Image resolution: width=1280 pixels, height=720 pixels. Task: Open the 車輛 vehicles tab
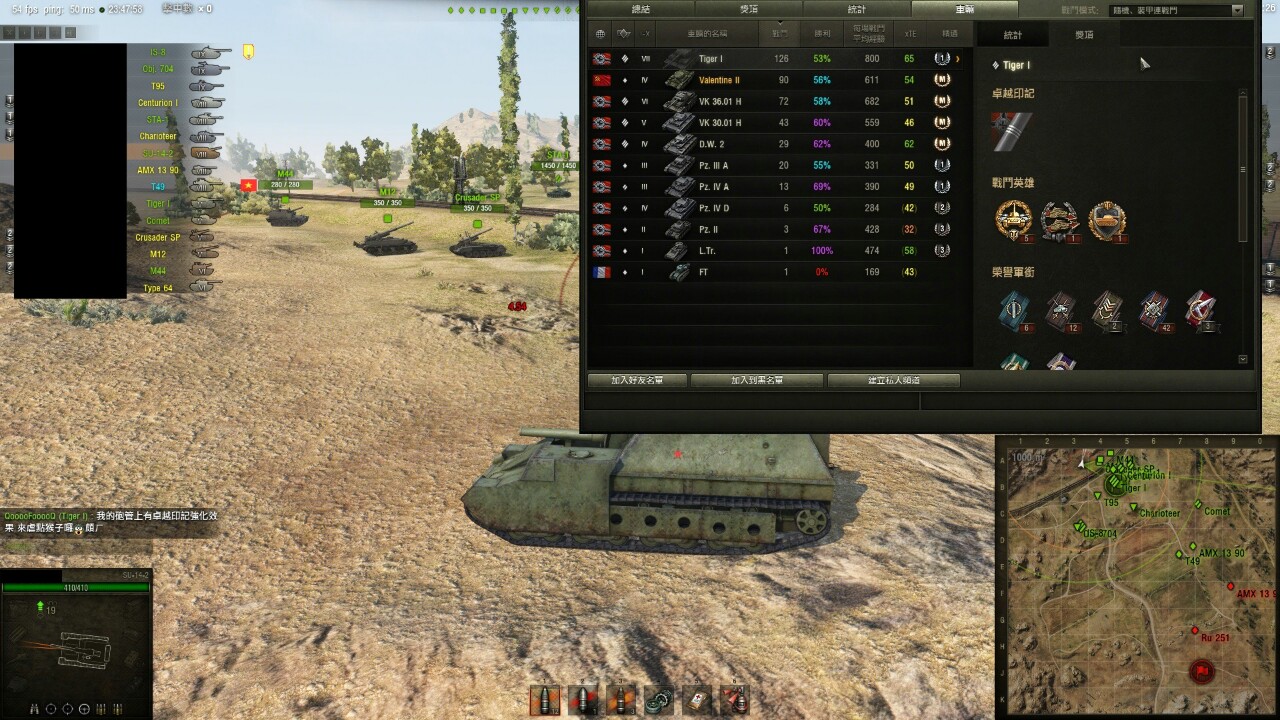[x=964, y=9]
